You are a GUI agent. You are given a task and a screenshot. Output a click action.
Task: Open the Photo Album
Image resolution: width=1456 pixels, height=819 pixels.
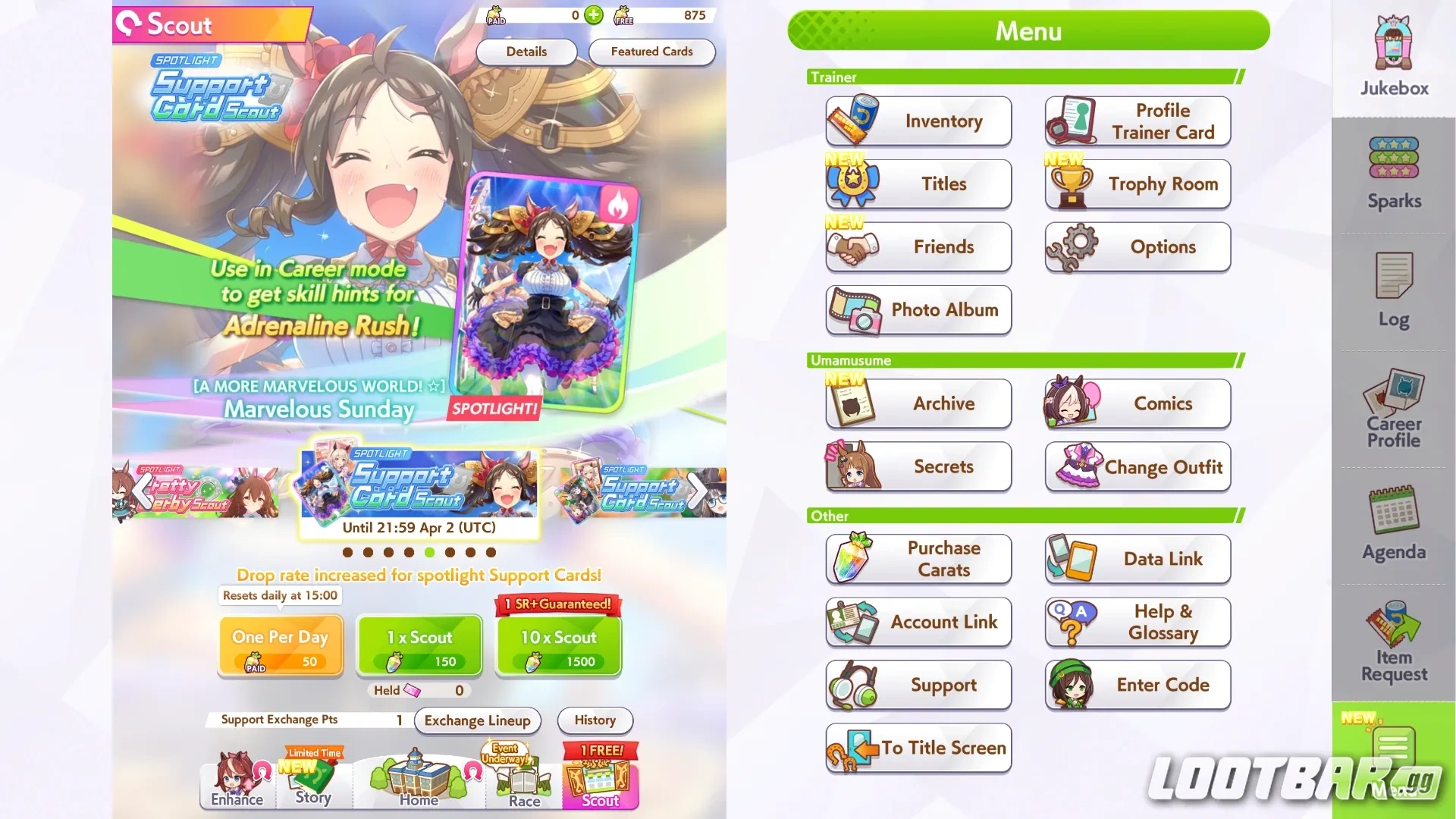pos(918,310)
